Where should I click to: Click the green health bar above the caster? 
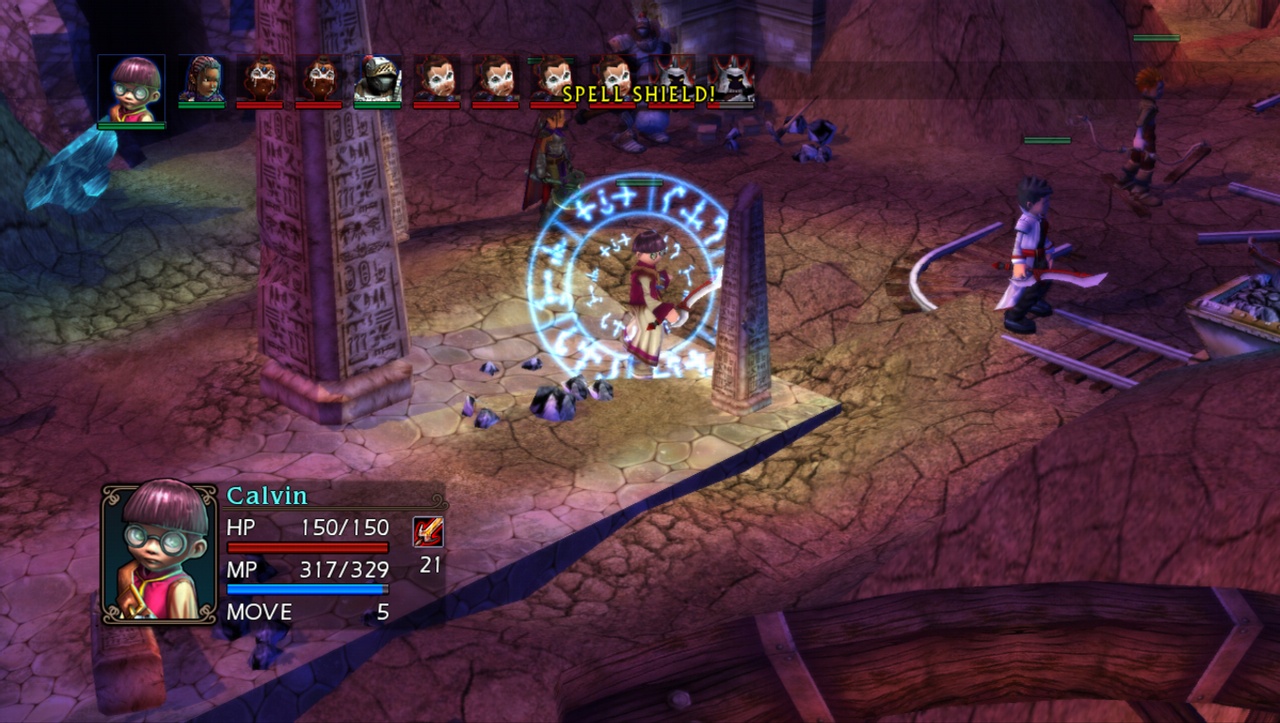[638, 184]
